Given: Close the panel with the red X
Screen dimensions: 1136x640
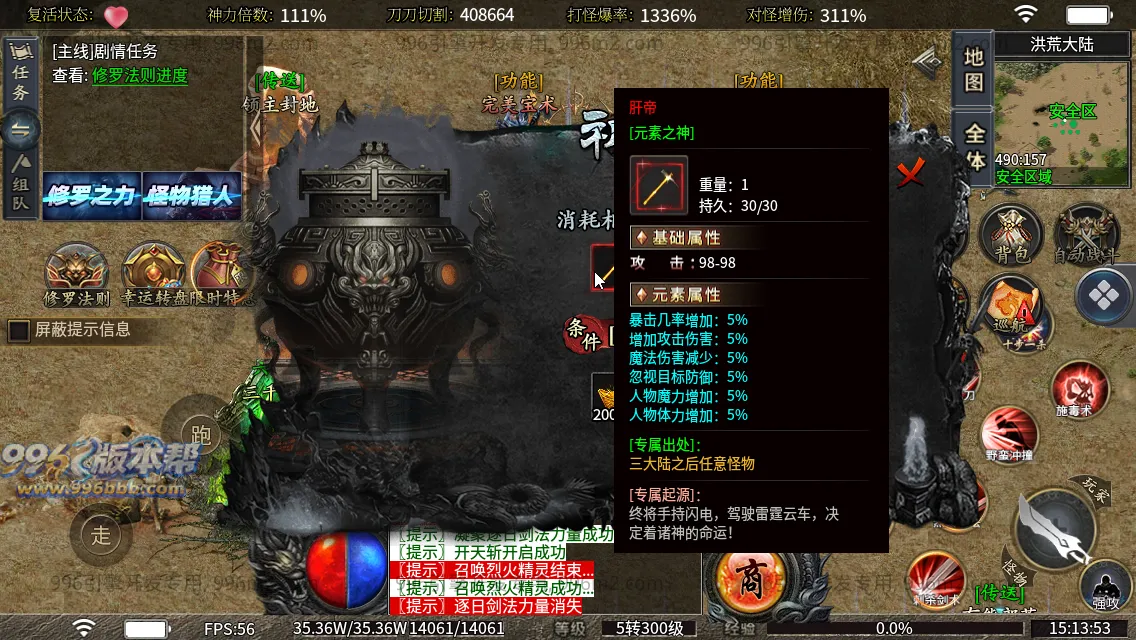Looking at the screenshot, I should 910,174.
